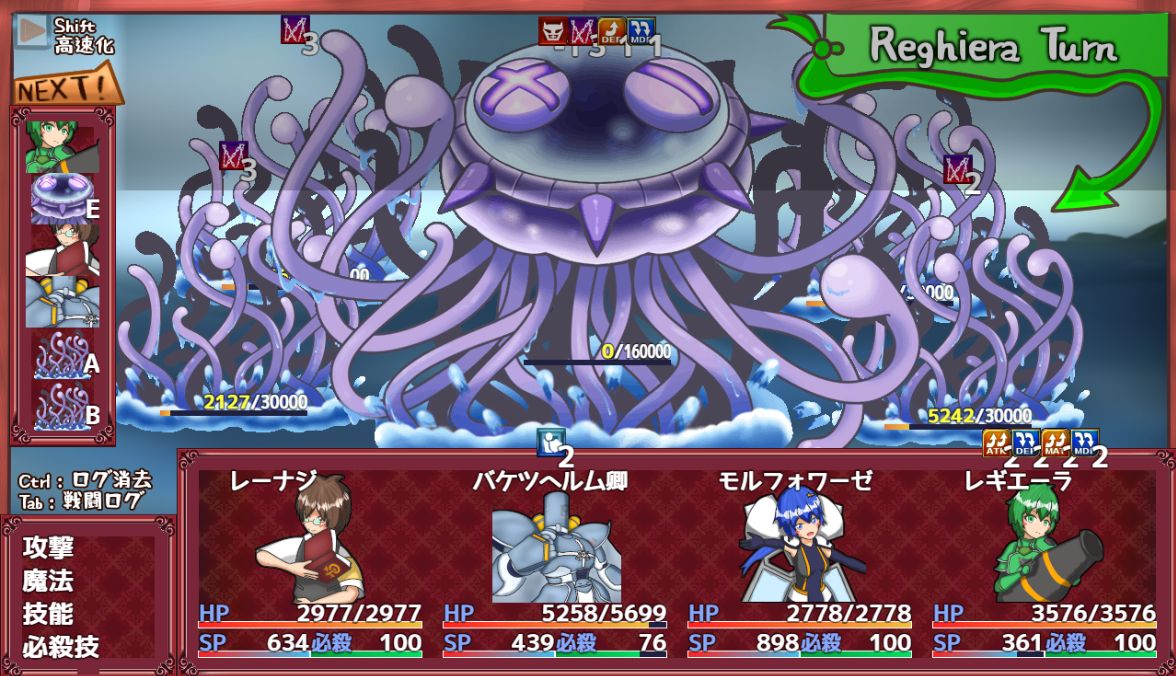Open the 技能 skills command

(x=49, y=614)
